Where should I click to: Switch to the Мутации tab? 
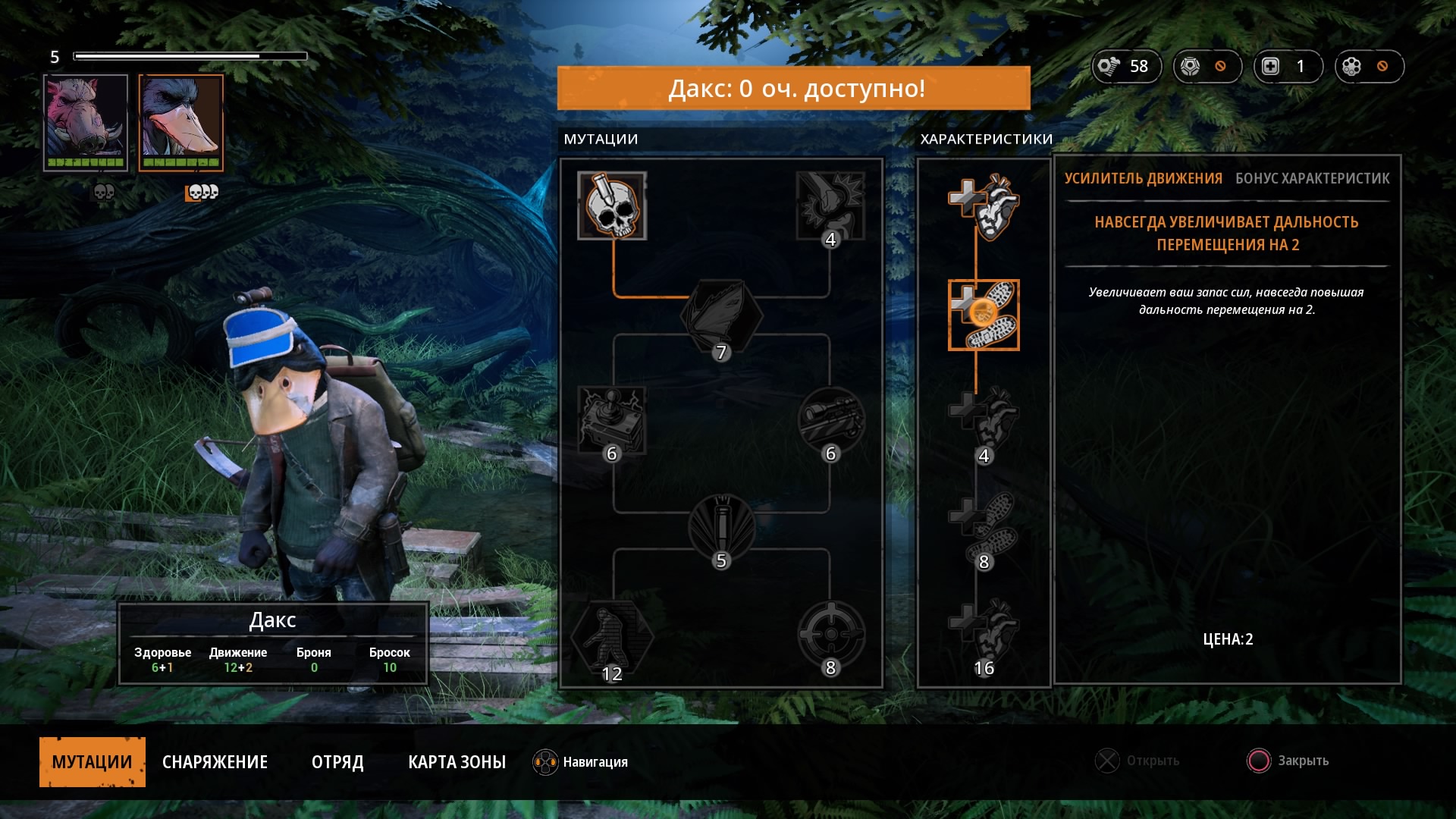point(92,761)
